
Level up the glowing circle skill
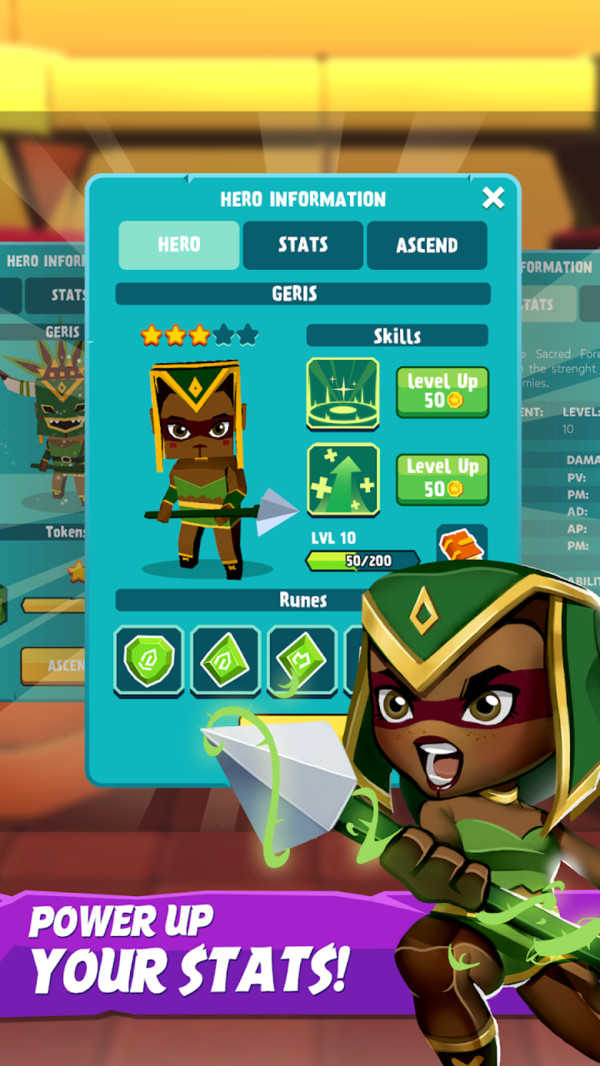tap(442, 392)
